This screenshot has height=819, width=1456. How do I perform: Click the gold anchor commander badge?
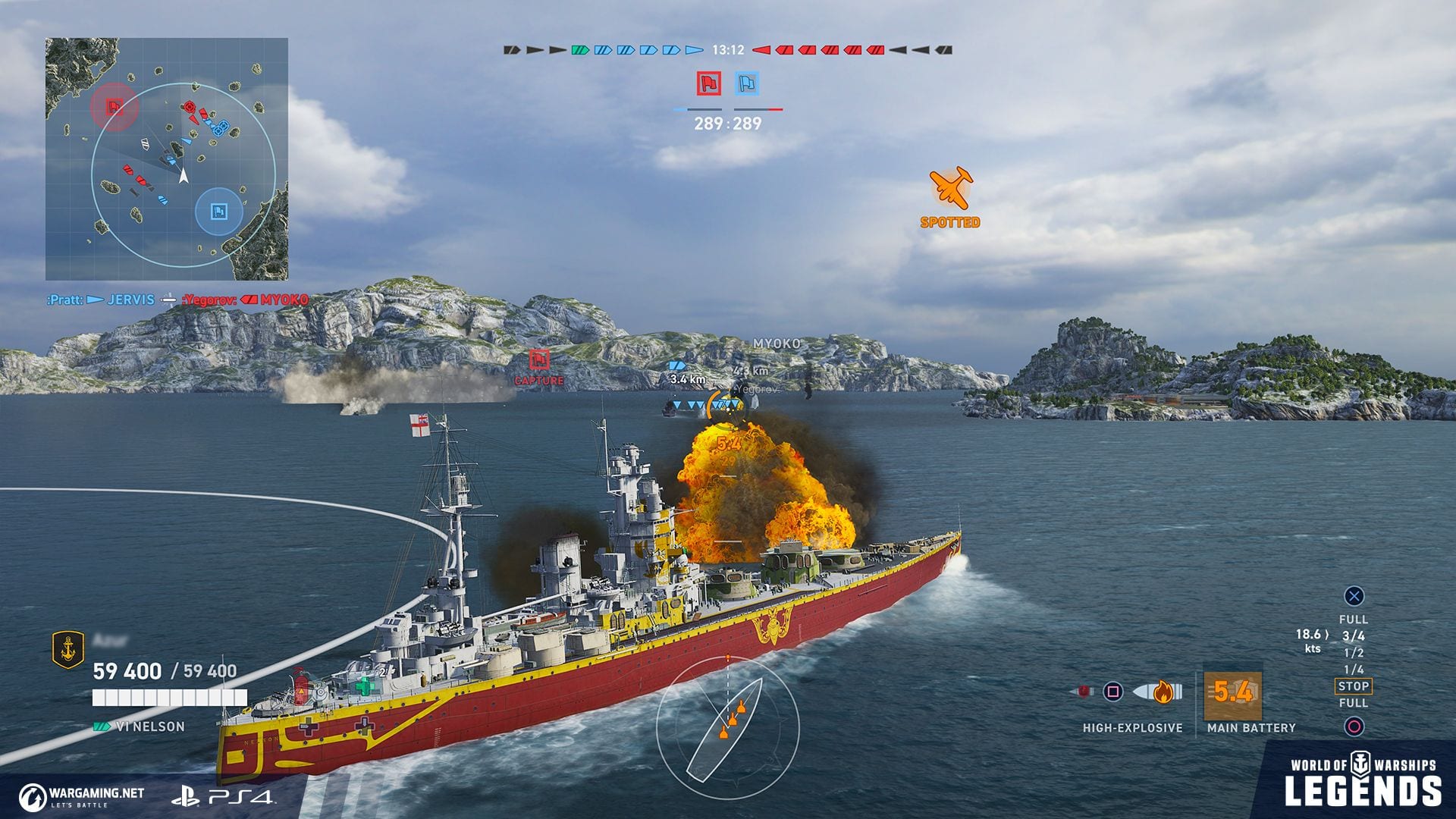tap(67, 650)
